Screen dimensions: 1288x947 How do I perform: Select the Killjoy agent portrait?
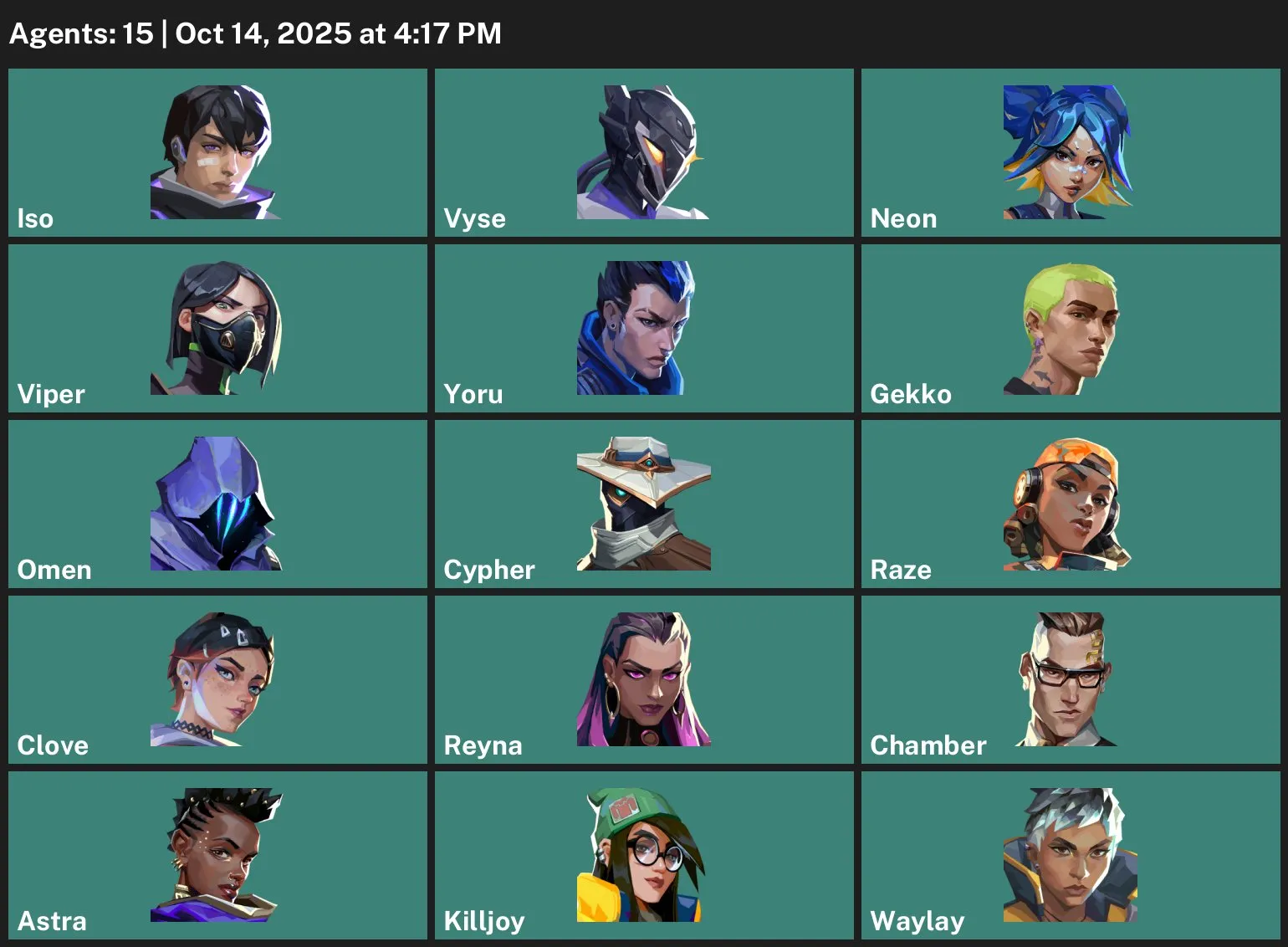642,853
